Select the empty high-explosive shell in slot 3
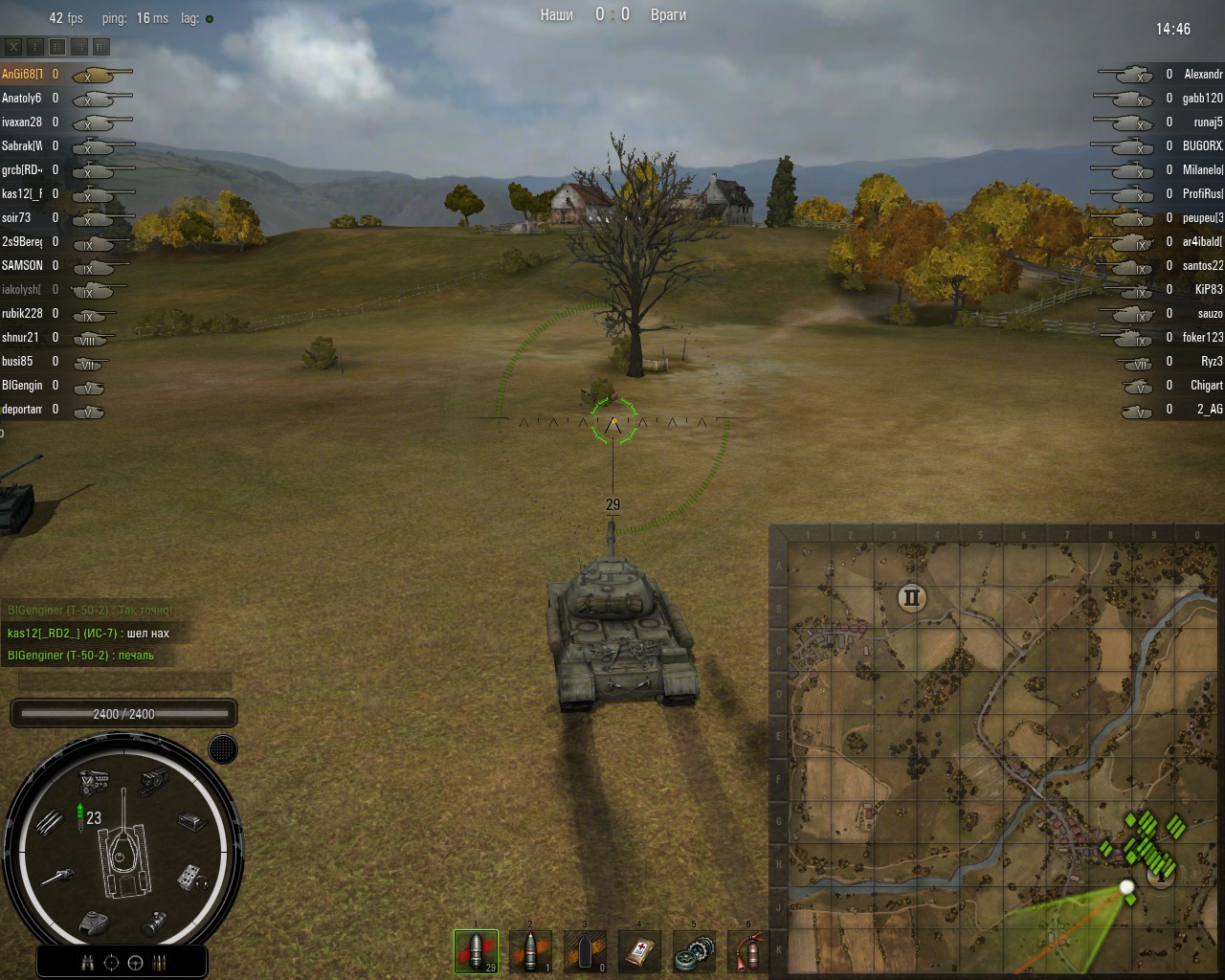This screenshot has width=1225, height=980. click(585, 950)
